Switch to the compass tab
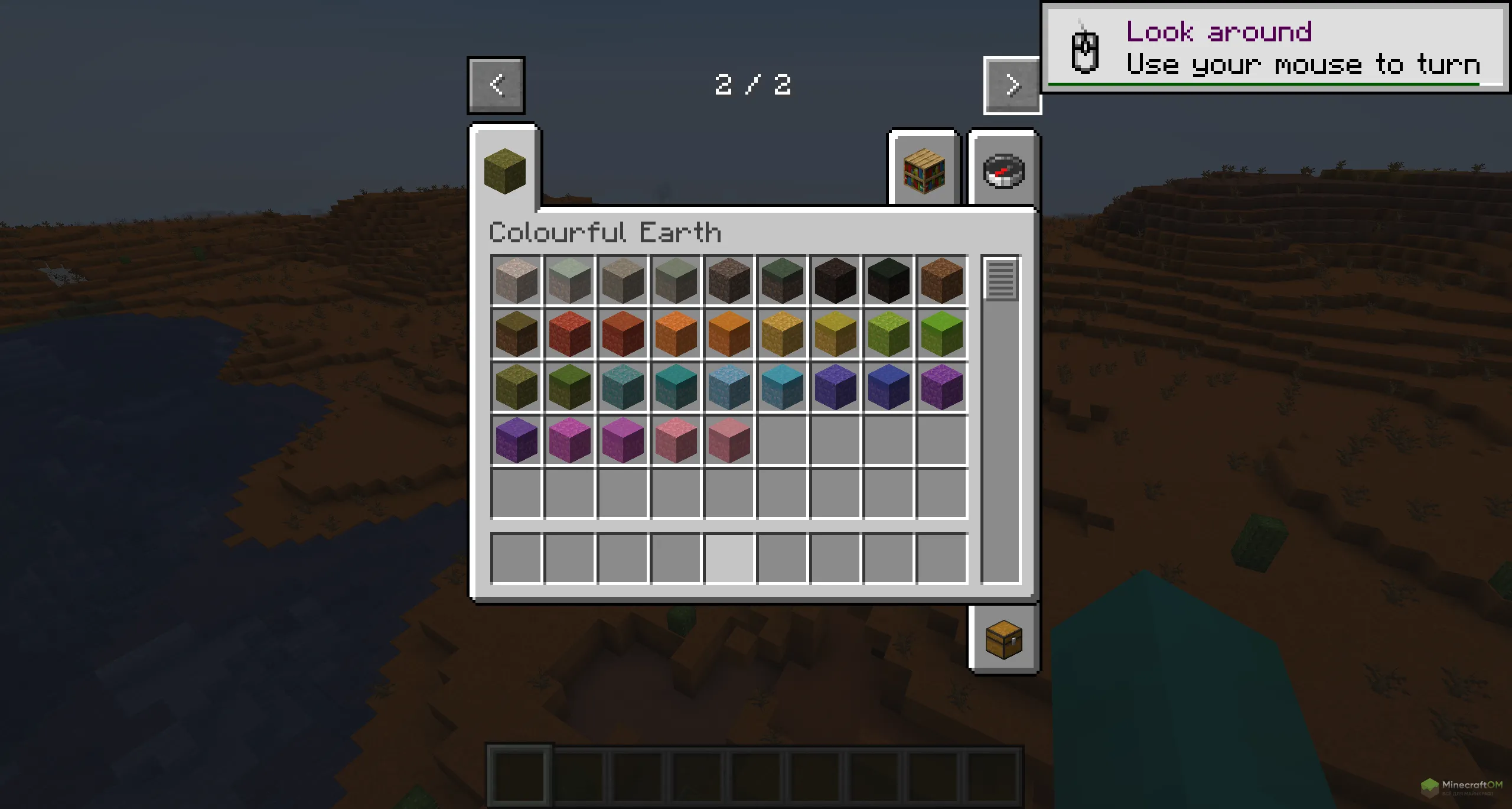 [1003, 171]
